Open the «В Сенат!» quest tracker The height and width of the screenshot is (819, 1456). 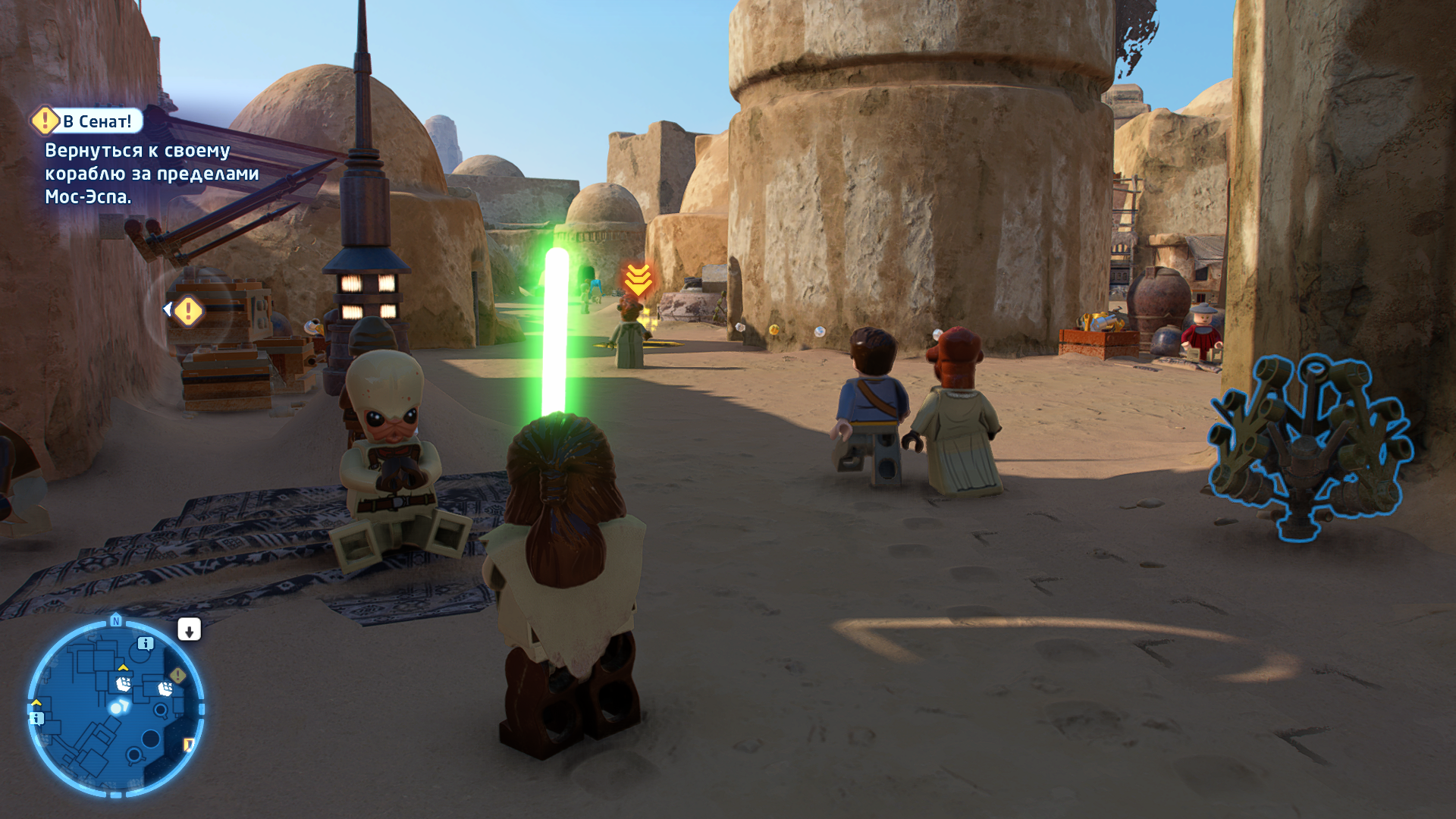(x=97, y=121)
